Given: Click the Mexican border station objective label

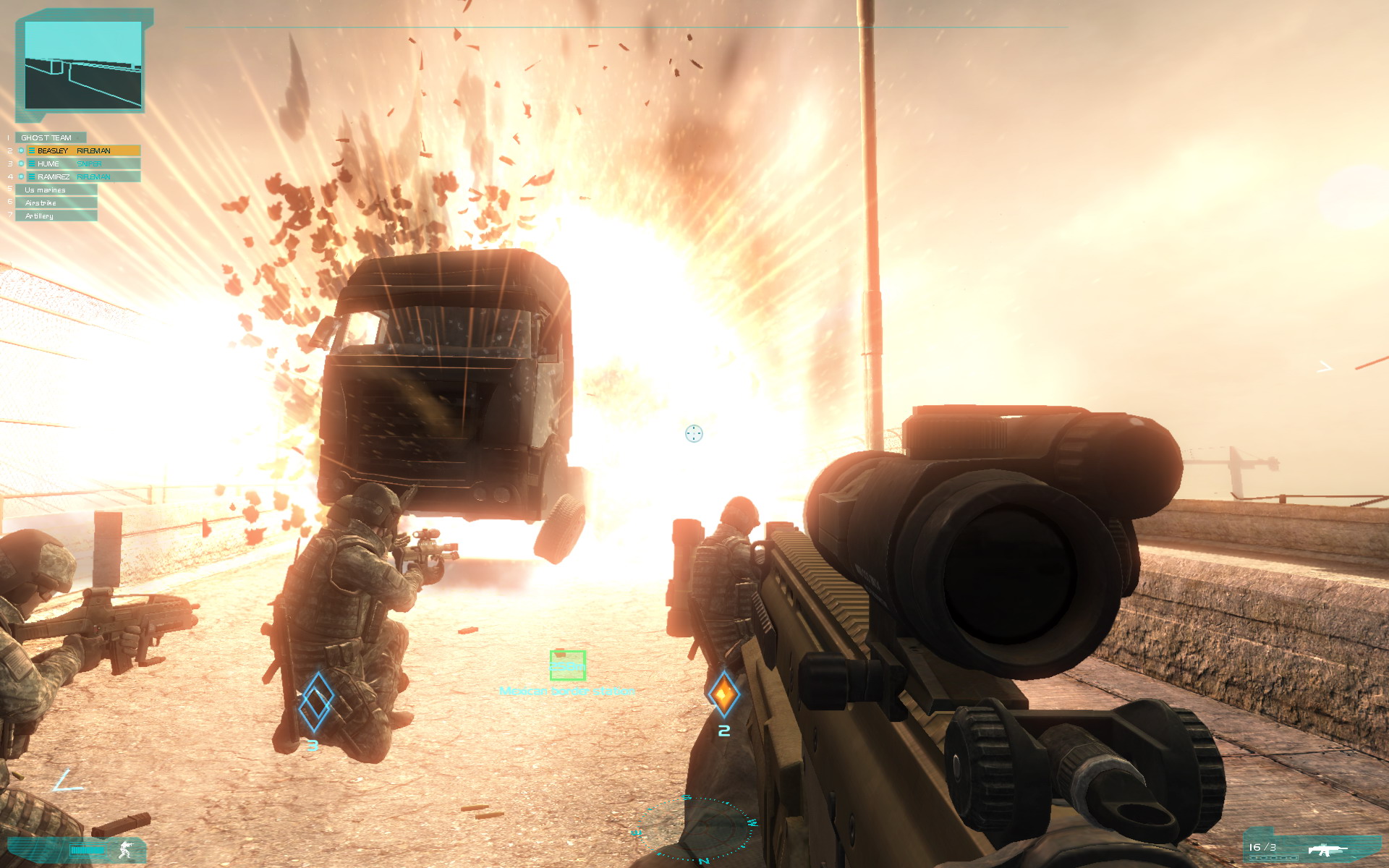Looking at the screenshot, I should (x=568, y=691).
